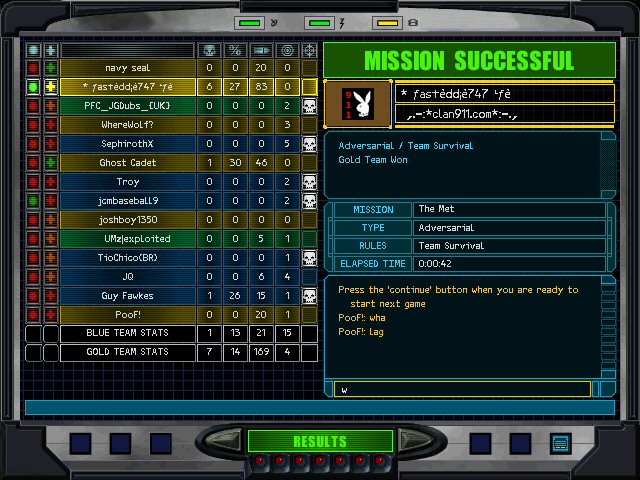640x480 pixels.
Task: Click the skull kills column header
Action: tap(209, 50)
